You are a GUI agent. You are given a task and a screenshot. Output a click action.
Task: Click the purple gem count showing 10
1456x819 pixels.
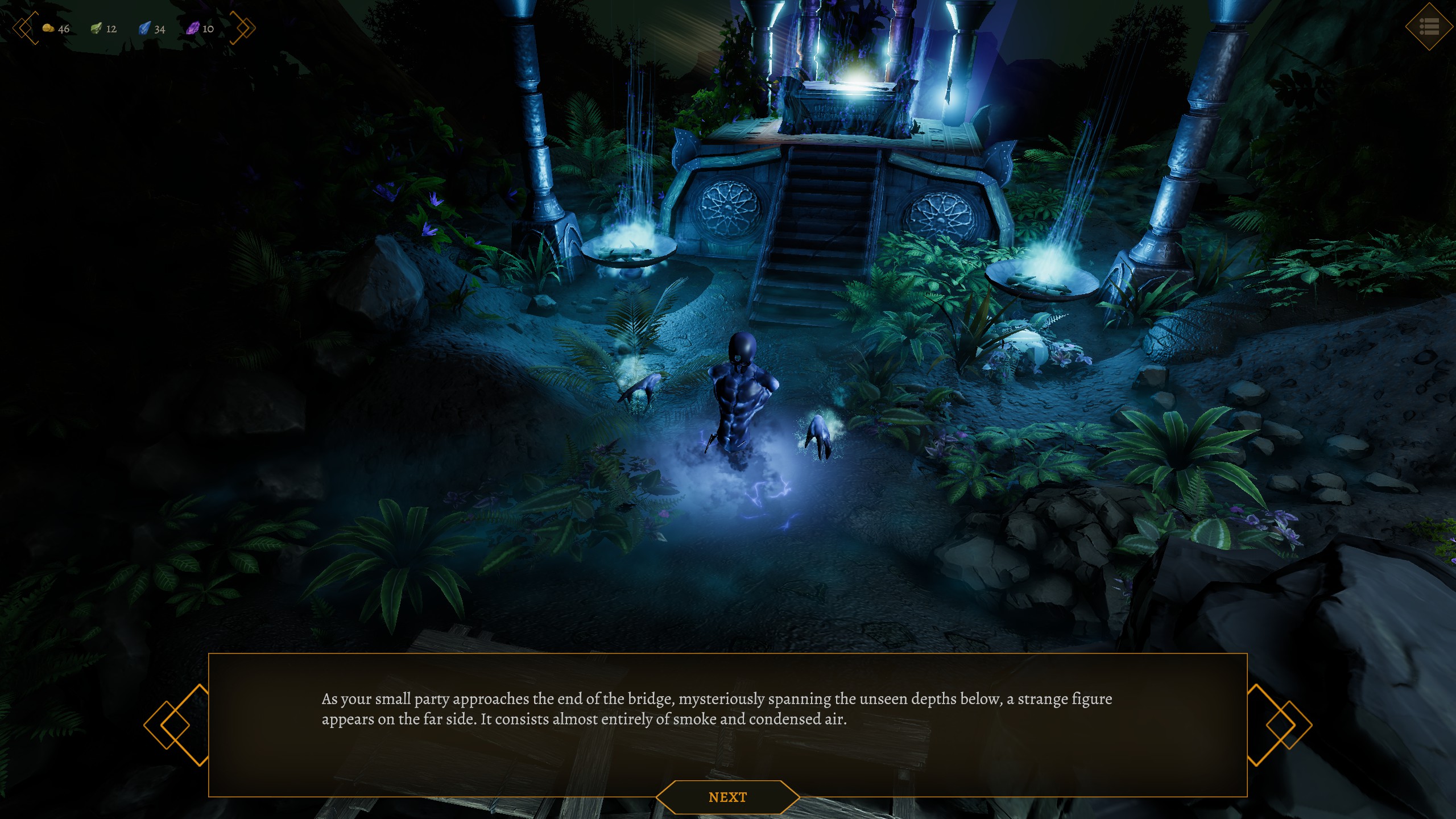[x=208, y=29]
